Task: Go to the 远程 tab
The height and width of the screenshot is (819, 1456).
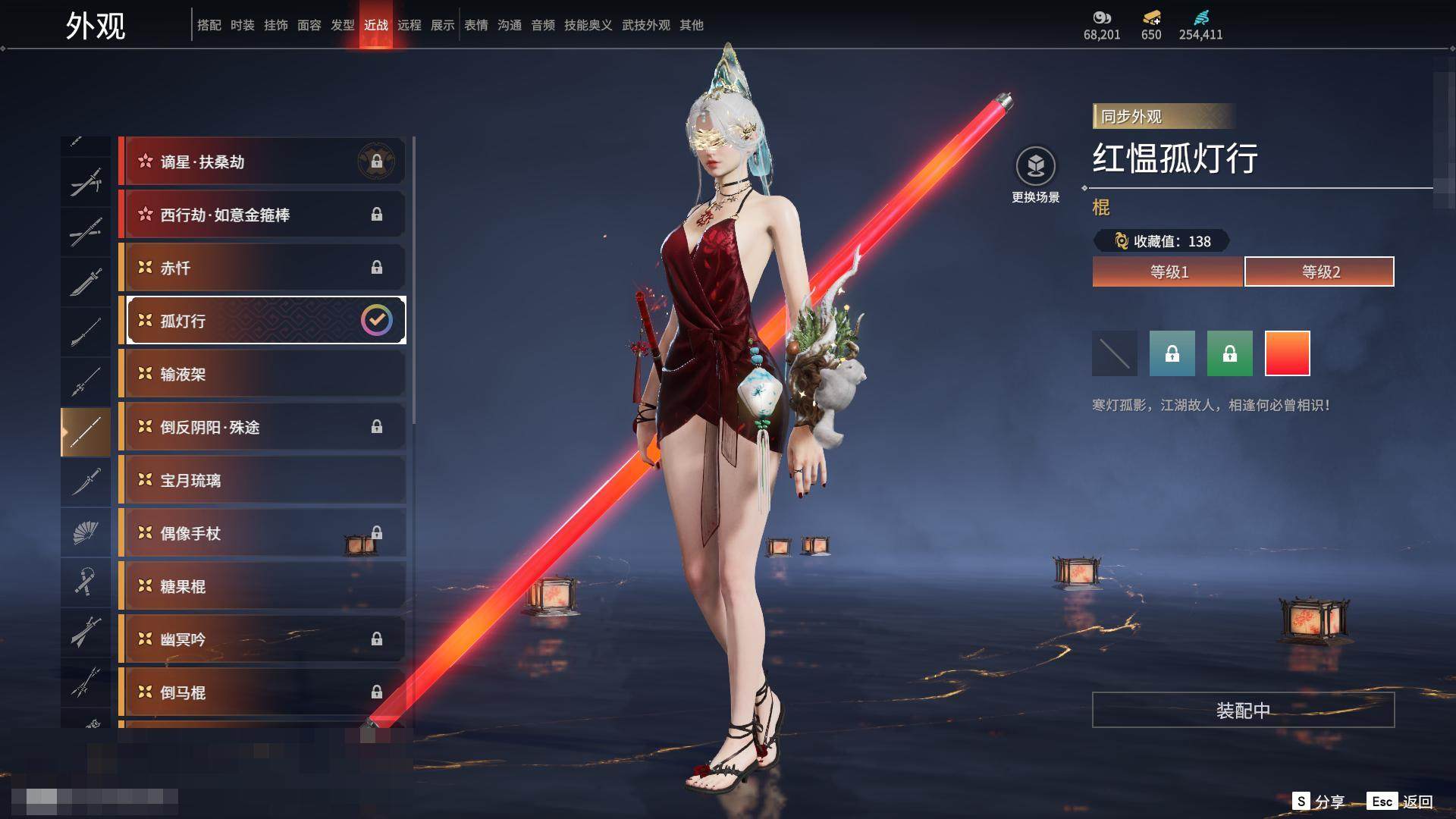Action: coord(409,25)
